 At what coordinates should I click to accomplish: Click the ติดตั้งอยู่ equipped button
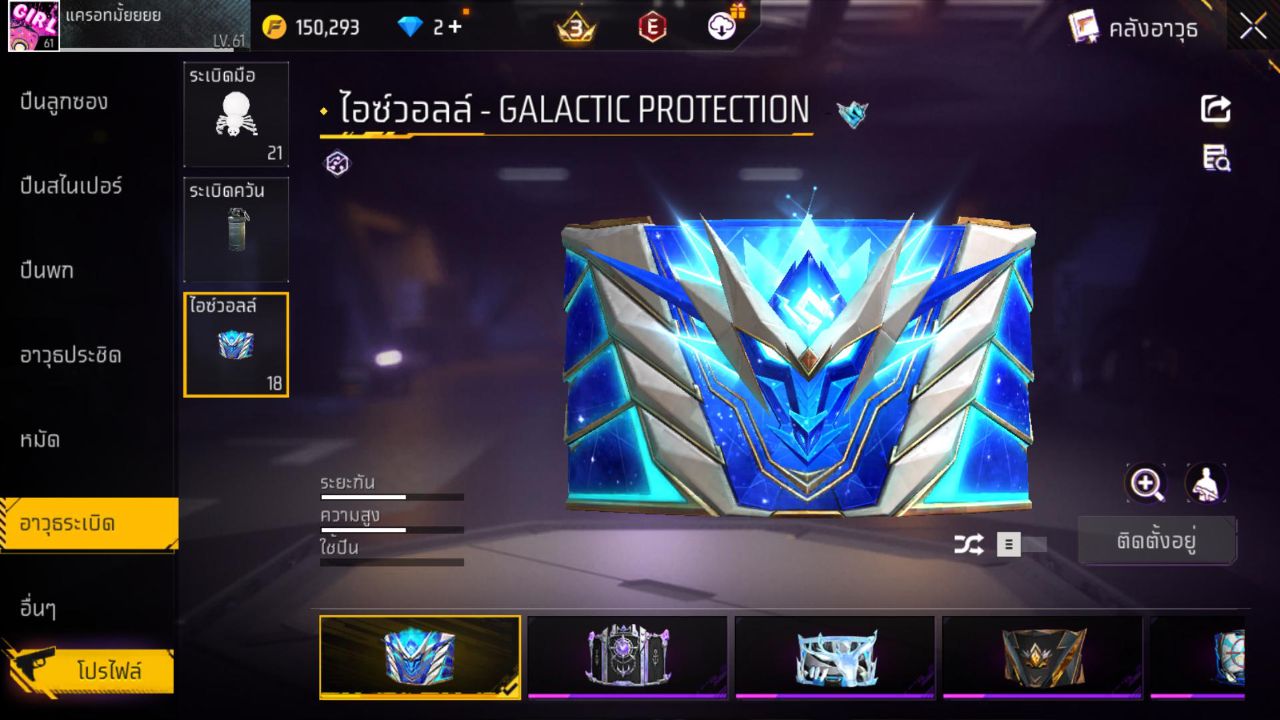(x=1157, y=542)
